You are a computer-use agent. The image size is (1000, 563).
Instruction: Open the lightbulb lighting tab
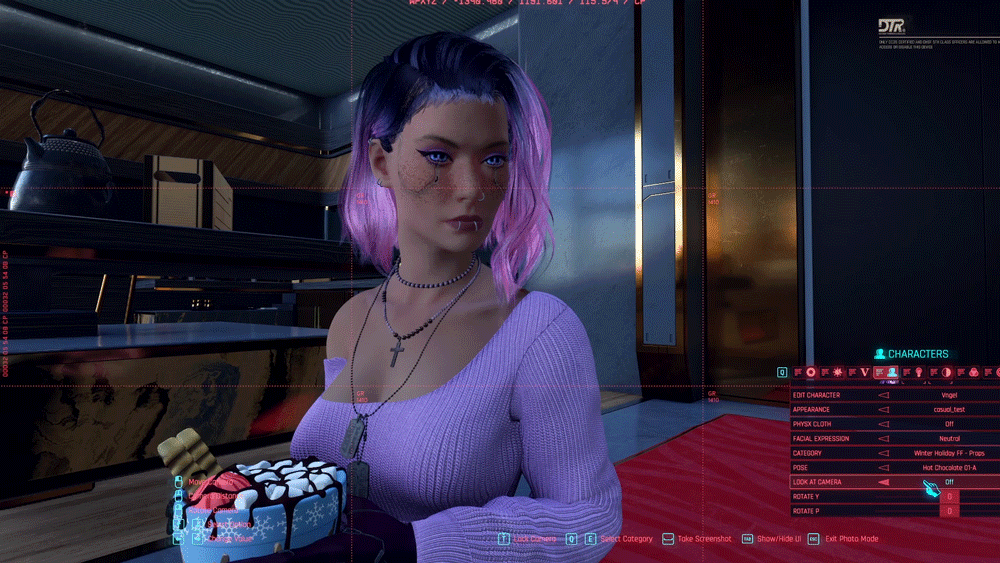coord(919,373)
